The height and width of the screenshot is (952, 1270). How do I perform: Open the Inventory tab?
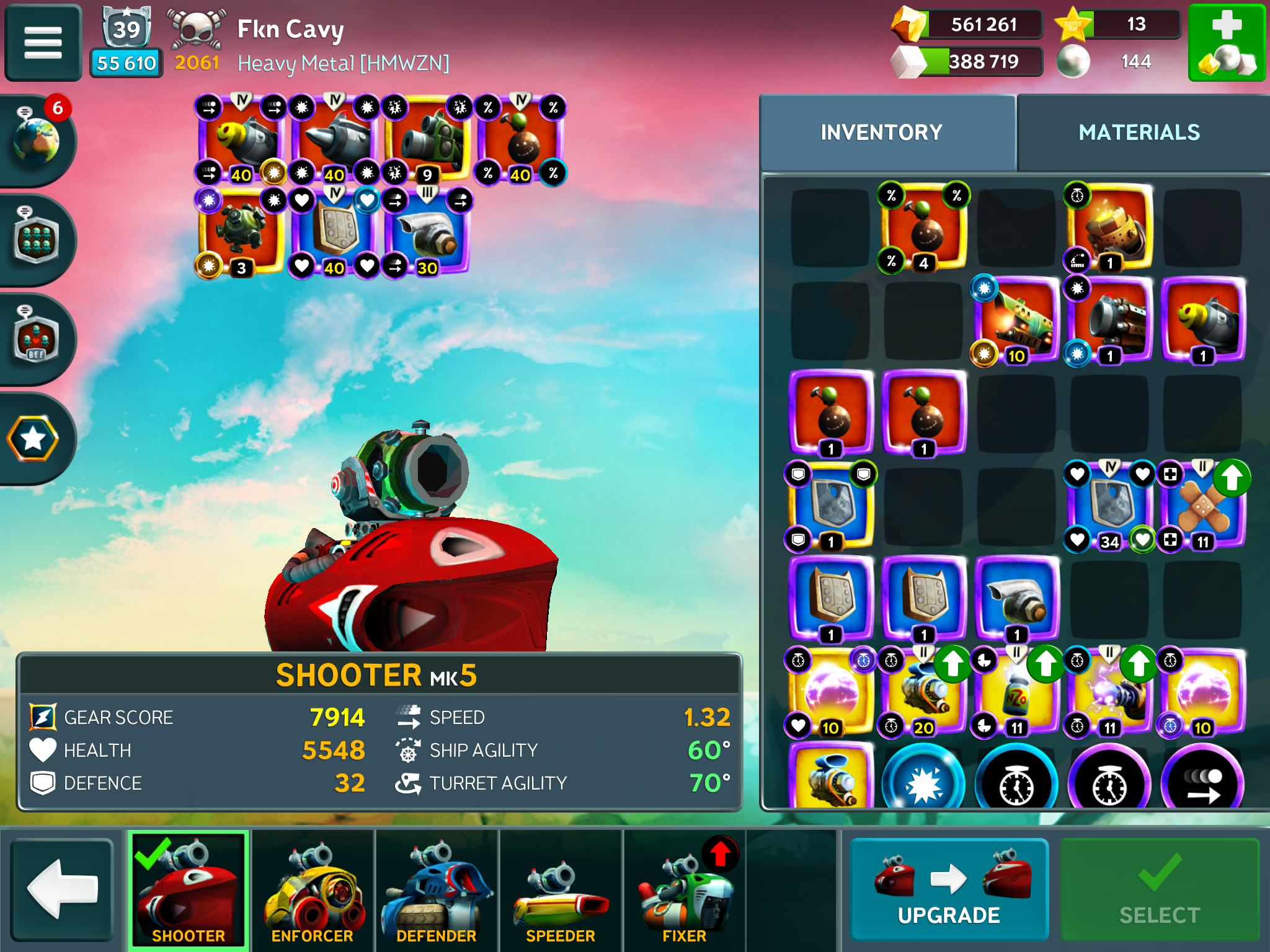[x=881, y=133]
